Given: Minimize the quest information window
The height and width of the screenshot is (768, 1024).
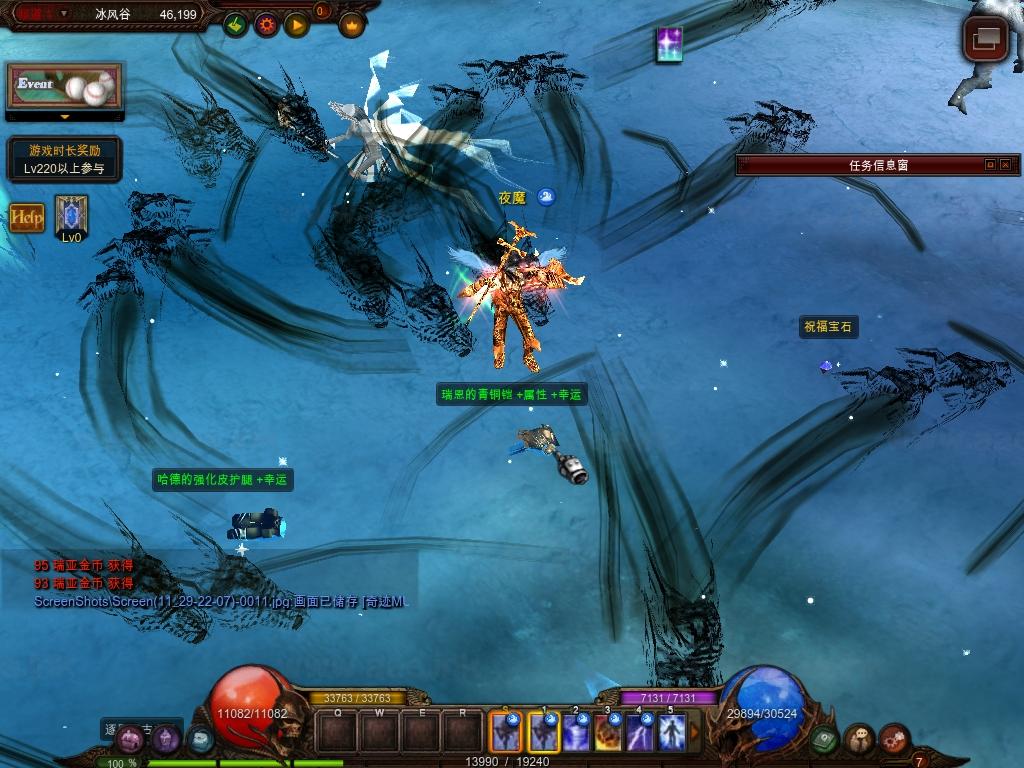Looking at the screenshot, I should tap(990, 165).
